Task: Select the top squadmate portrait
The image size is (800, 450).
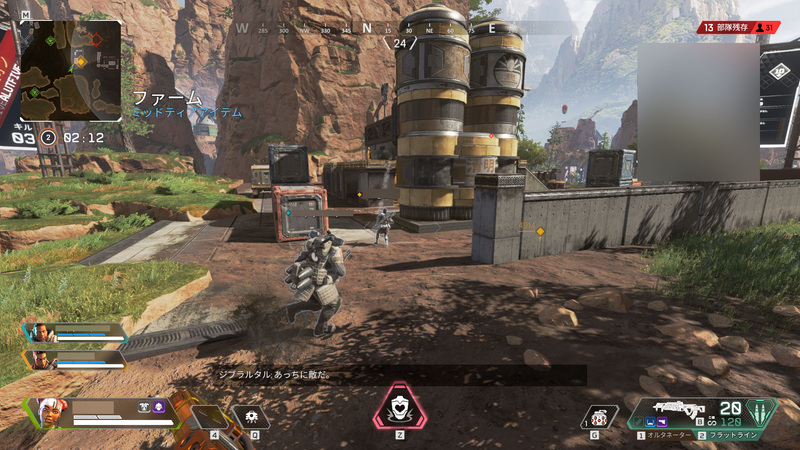Action: (x=39, y=333)
